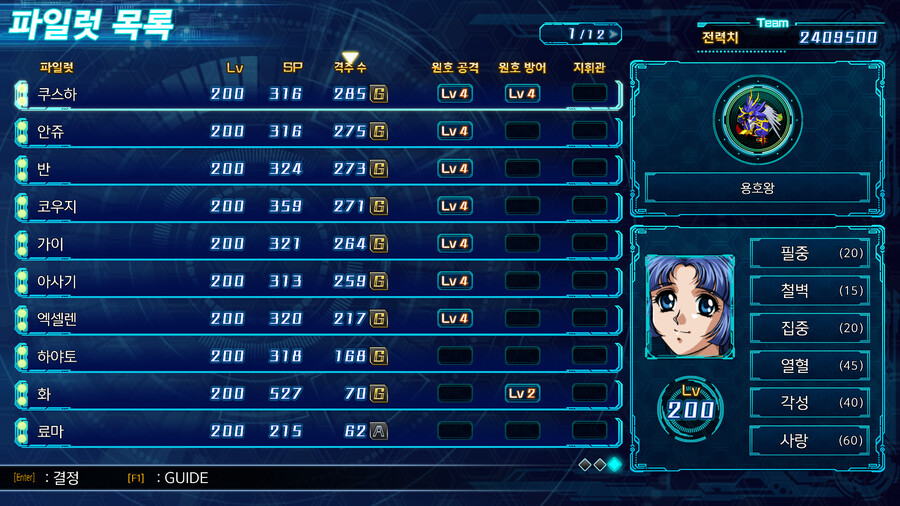
Task: Select the 필중 spirit command
Action: (x=809, y=253)
